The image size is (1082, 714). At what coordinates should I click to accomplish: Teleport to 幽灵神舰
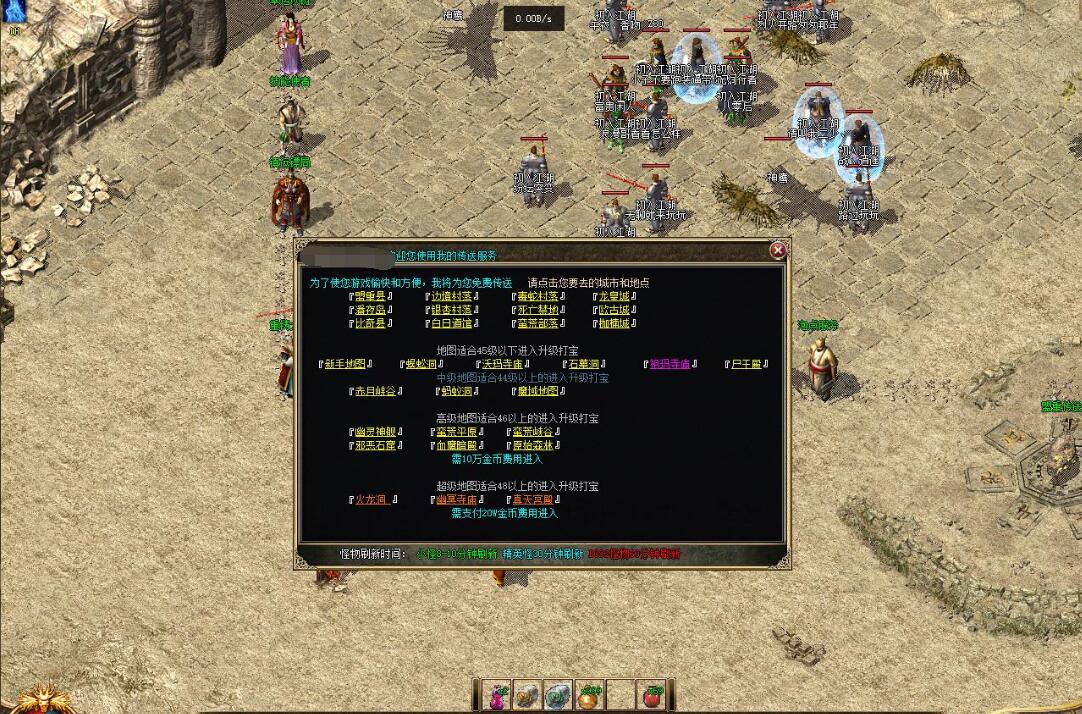pyautogui.click(x=375, y=432)
